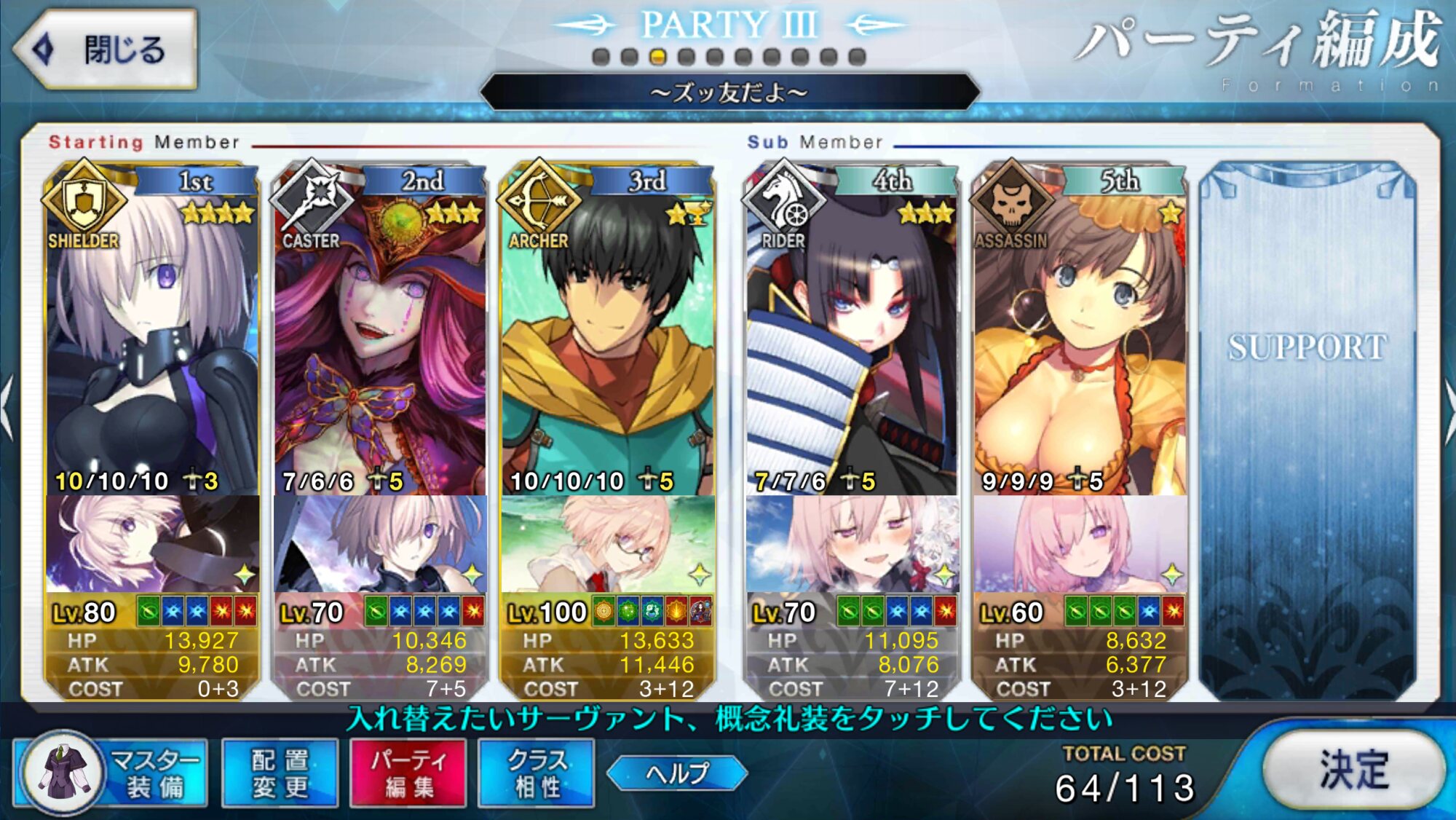Image resolution: width=1456 pixels, height=820 pixels.
Task: Choose the empty SUPPORT slot
Action: (x=1307, y=430)
